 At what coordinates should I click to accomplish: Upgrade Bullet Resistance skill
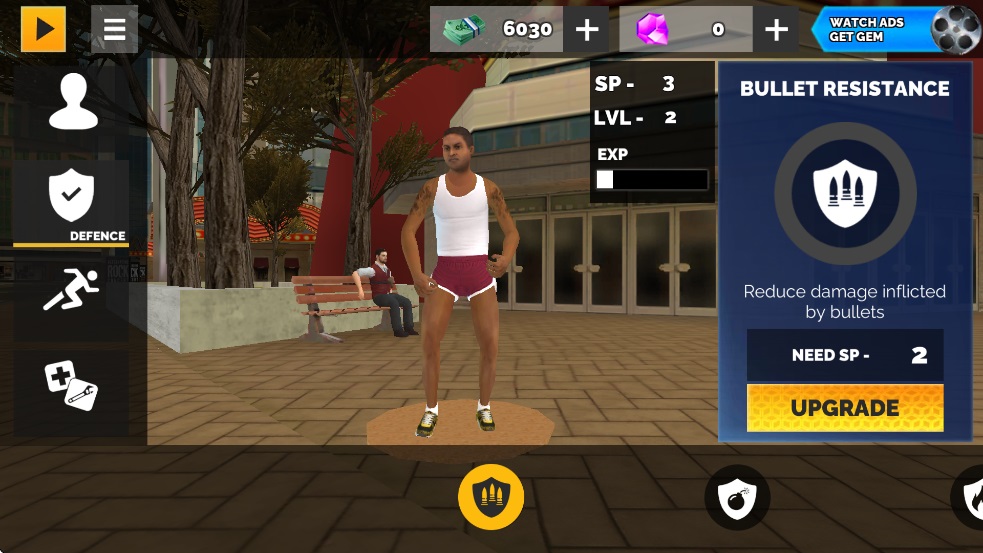click(x=845, y=408)
